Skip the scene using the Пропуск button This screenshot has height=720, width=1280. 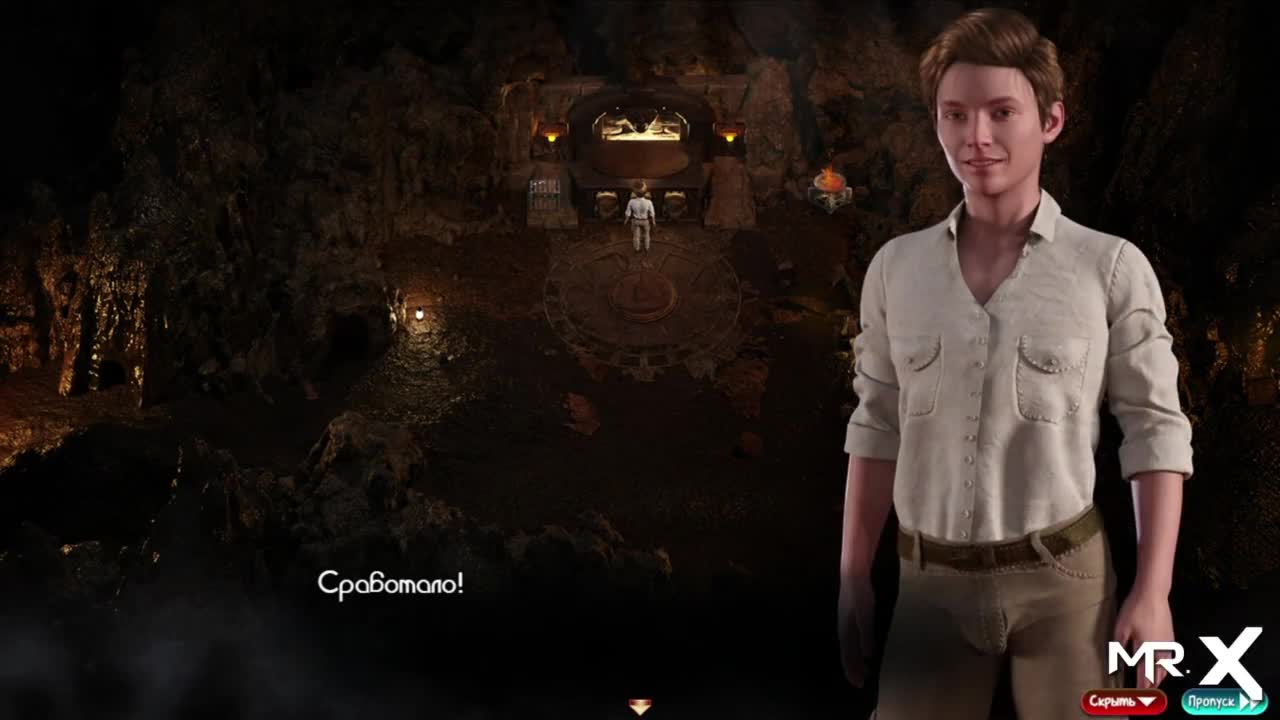[x=1222, y=702]
